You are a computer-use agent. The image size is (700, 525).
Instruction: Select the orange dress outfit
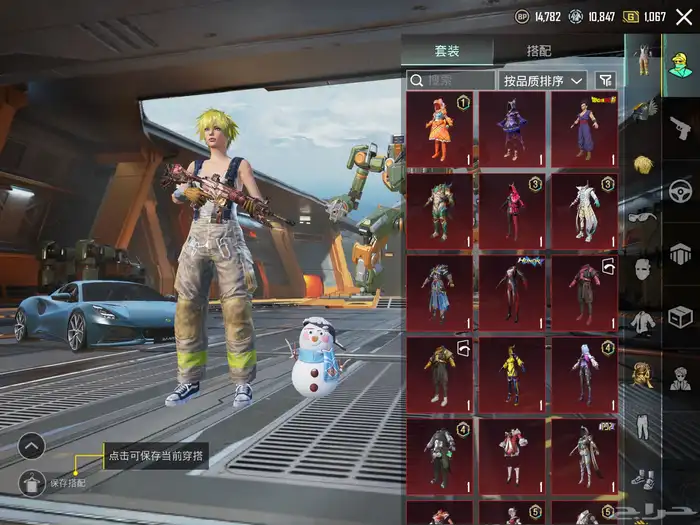point(439,129)
